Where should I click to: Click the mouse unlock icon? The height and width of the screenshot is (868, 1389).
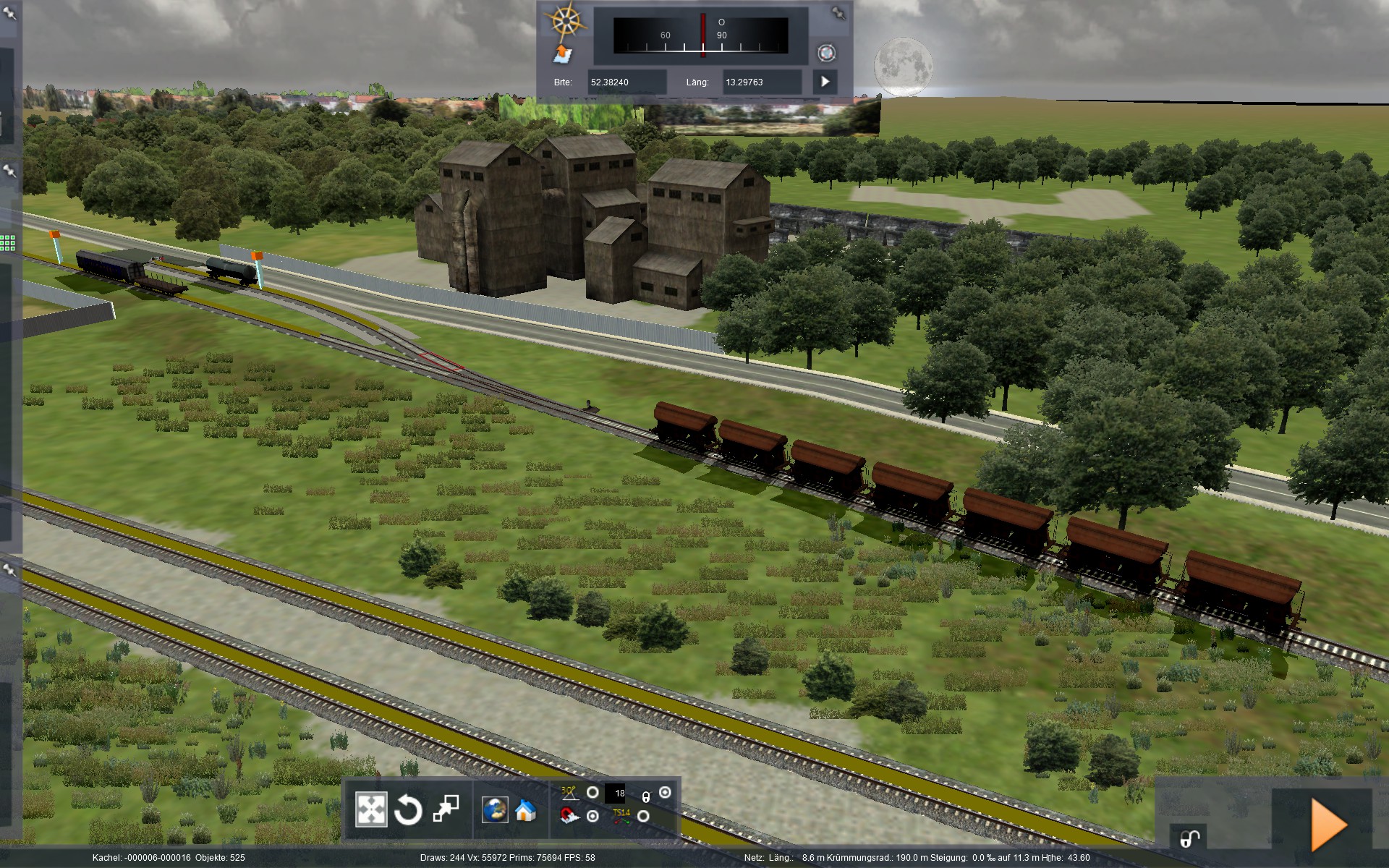pos(1190,838)
